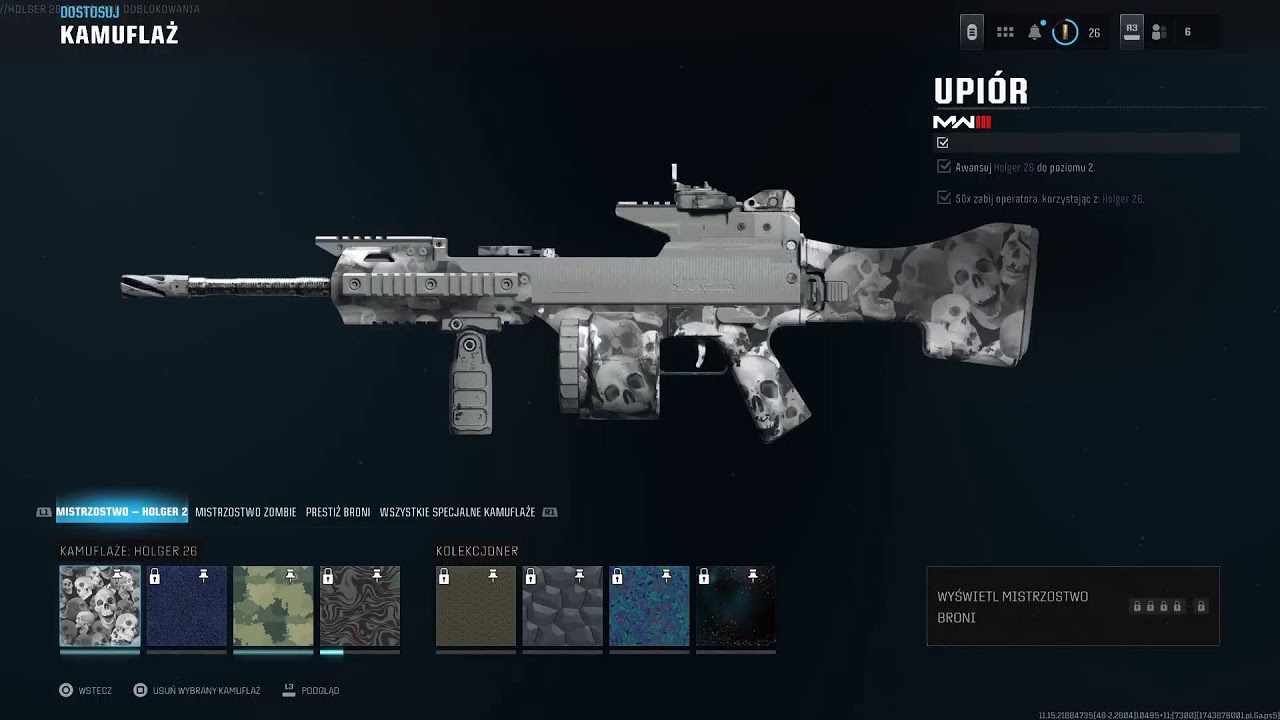Image resolution: width=1280 pixels, height=720 pixels.
Task: Select the gray stone Kolekcjoner camouflage
Action: tap(563, 606)
